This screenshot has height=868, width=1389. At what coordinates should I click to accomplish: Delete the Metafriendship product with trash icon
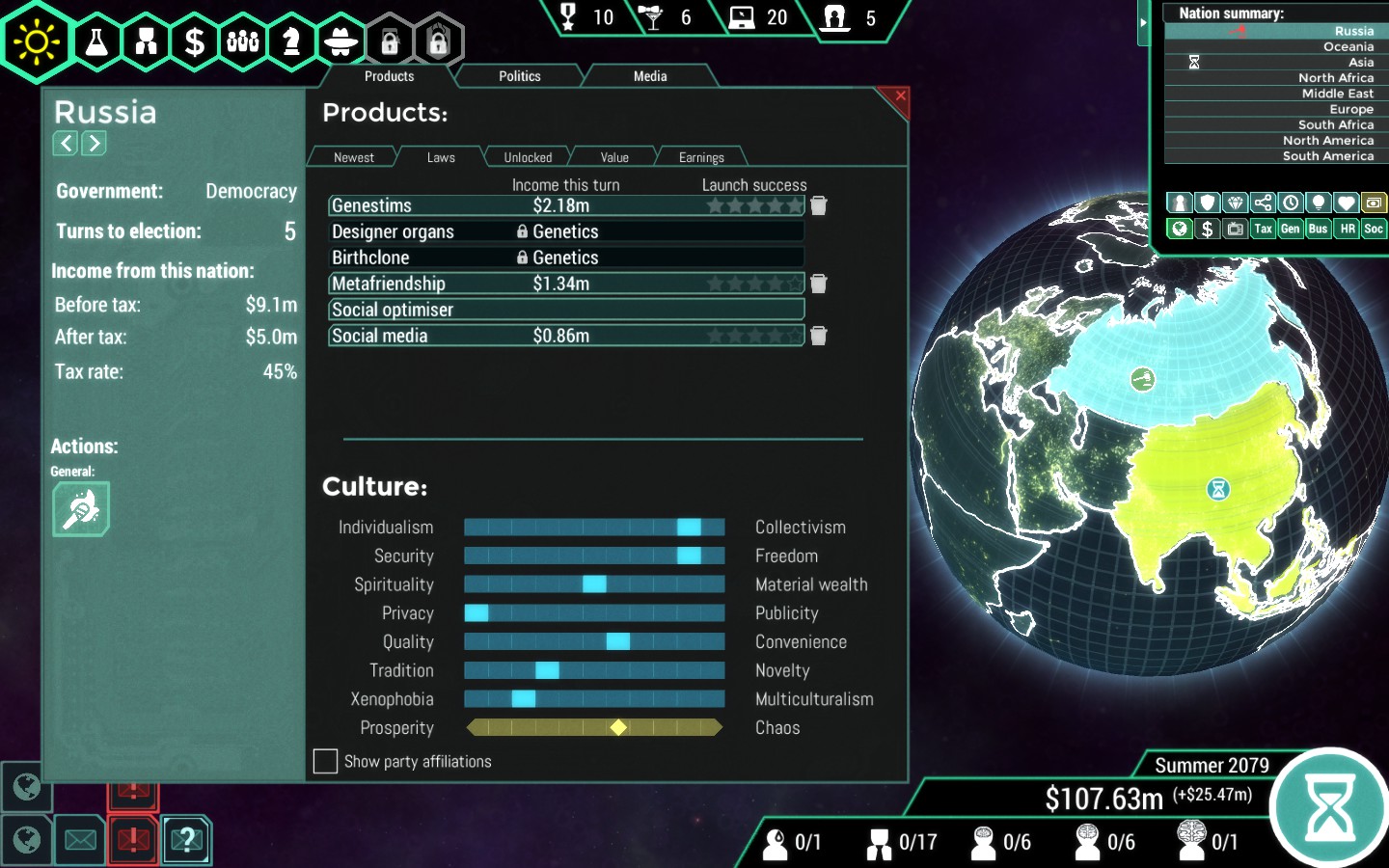coord(819,284)
